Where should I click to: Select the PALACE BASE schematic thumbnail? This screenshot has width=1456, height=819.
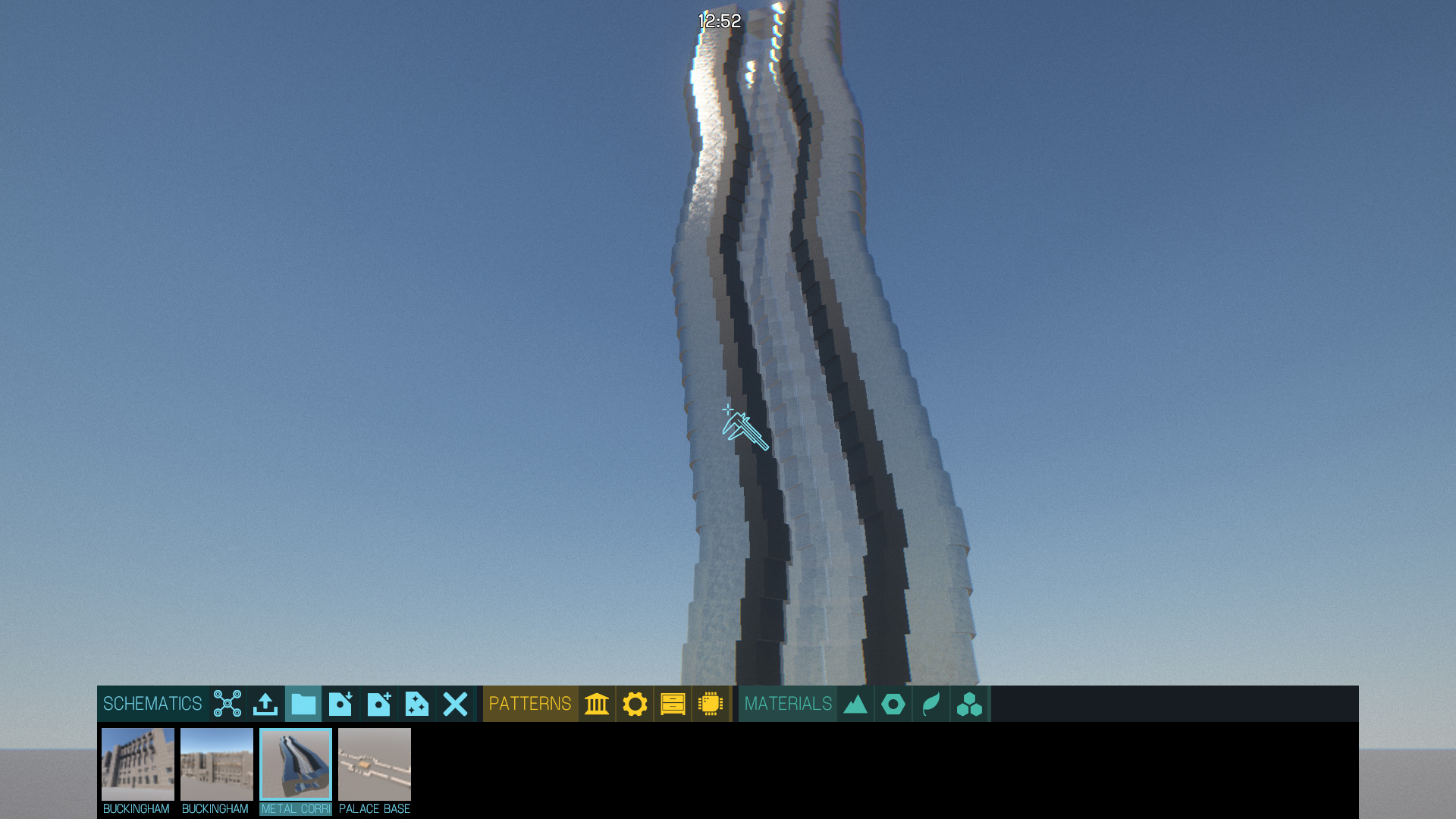[x=375, y=764]
